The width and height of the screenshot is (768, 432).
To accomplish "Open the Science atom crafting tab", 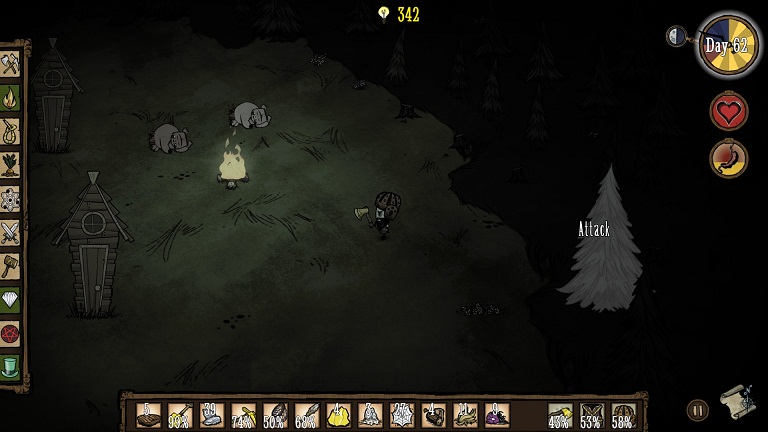I will tap(11, 198).
